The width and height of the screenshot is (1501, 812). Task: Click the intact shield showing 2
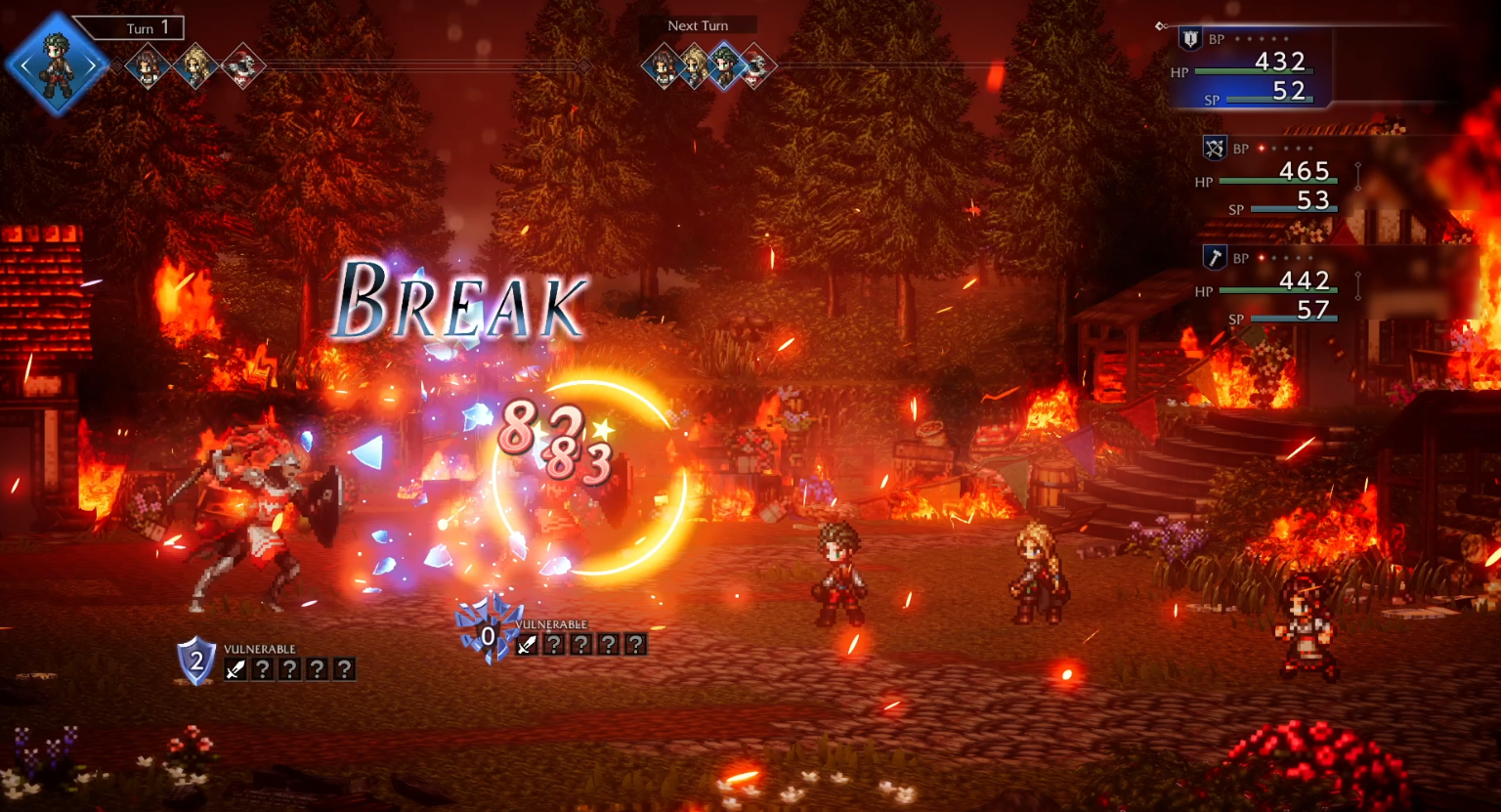195,662
